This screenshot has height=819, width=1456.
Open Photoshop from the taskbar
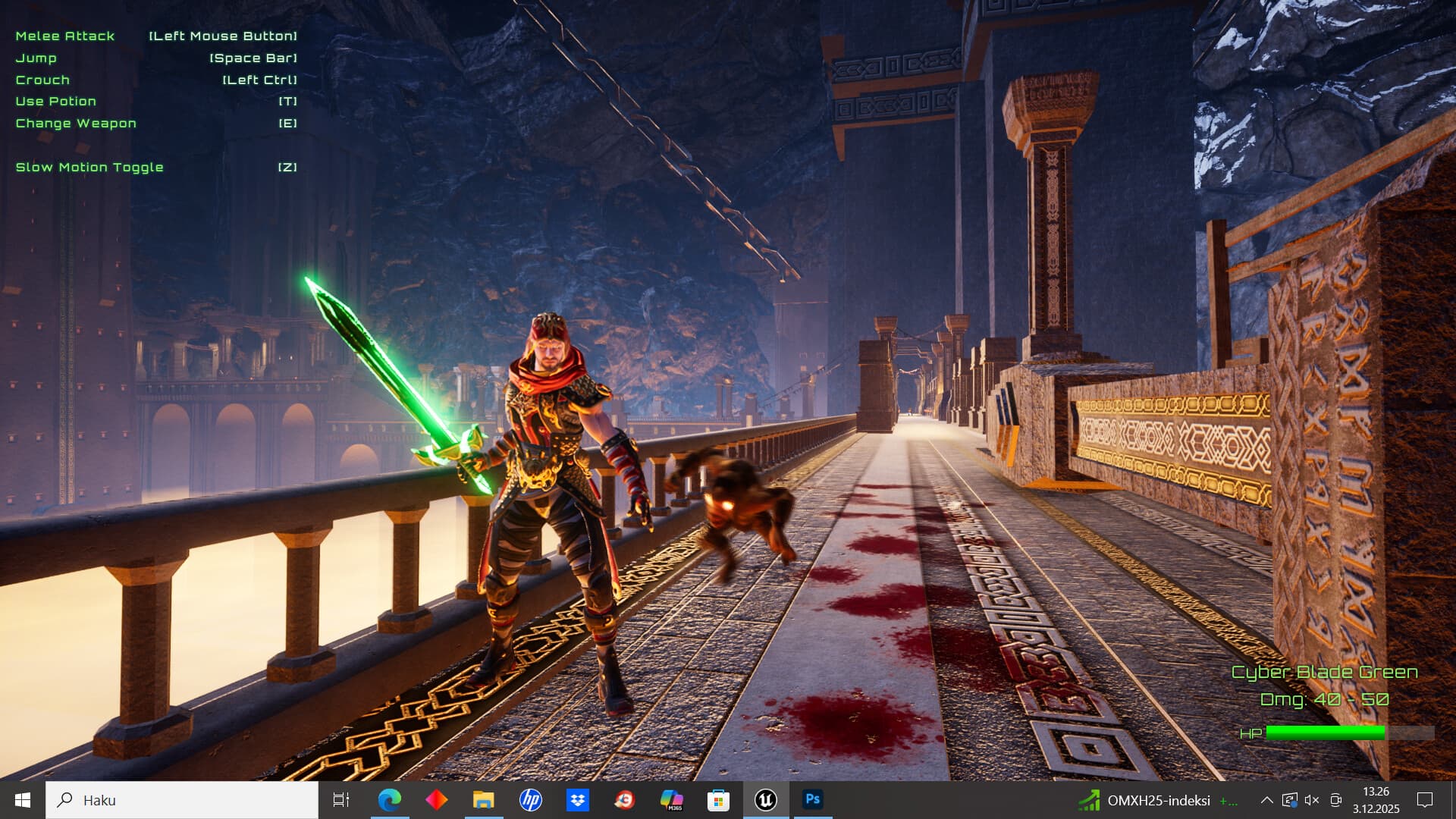[812, 799]
